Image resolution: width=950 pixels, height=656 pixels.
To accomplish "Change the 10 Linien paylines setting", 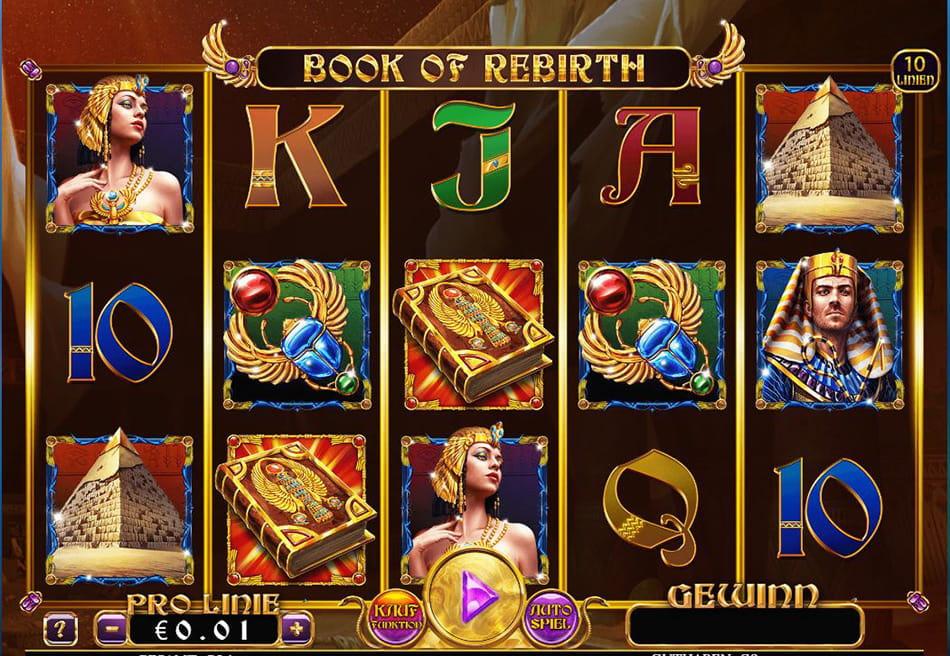I will [x=915, y=71].
